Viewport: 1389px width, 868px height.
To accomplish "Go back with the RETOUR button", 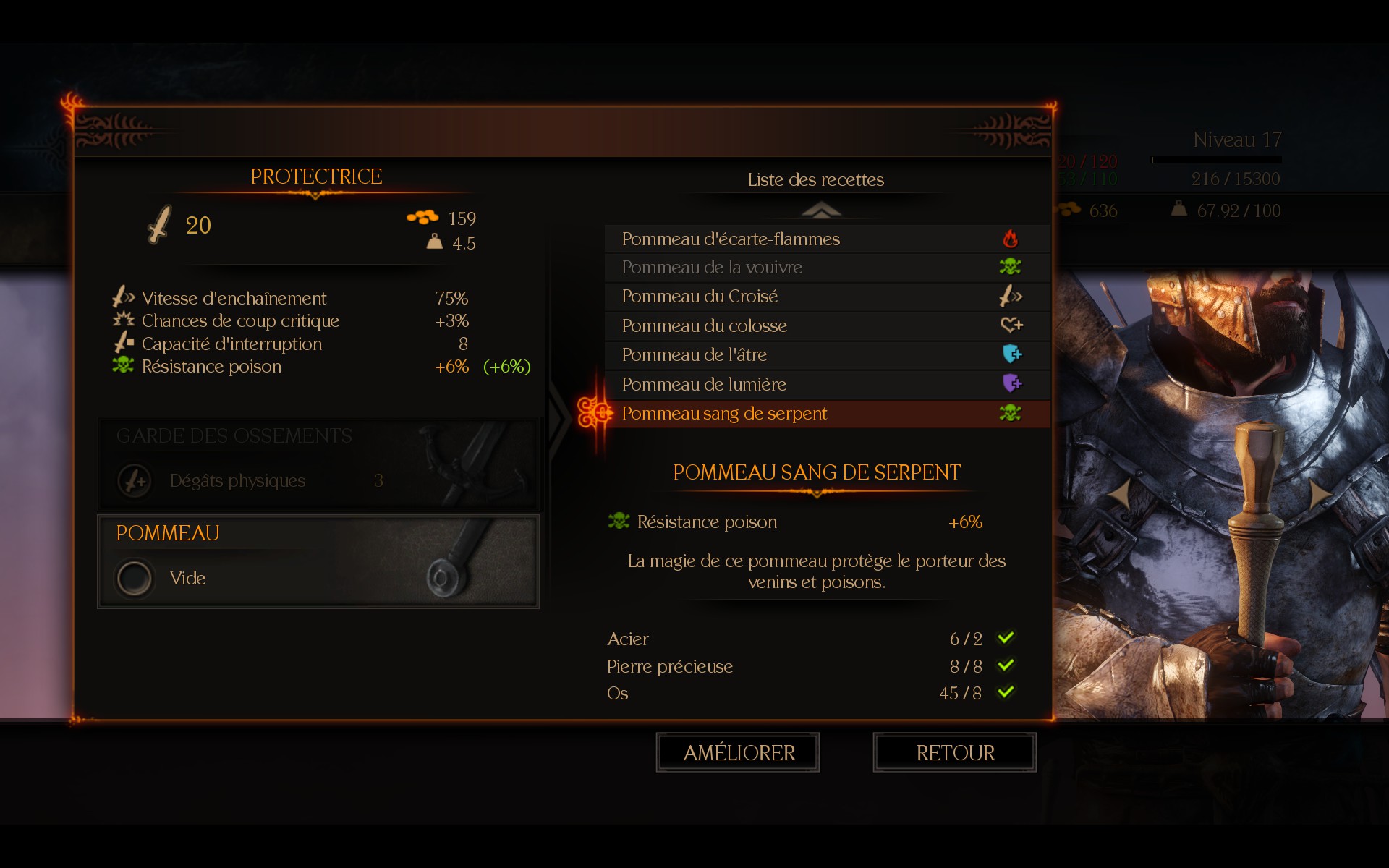I will point(955,752).
